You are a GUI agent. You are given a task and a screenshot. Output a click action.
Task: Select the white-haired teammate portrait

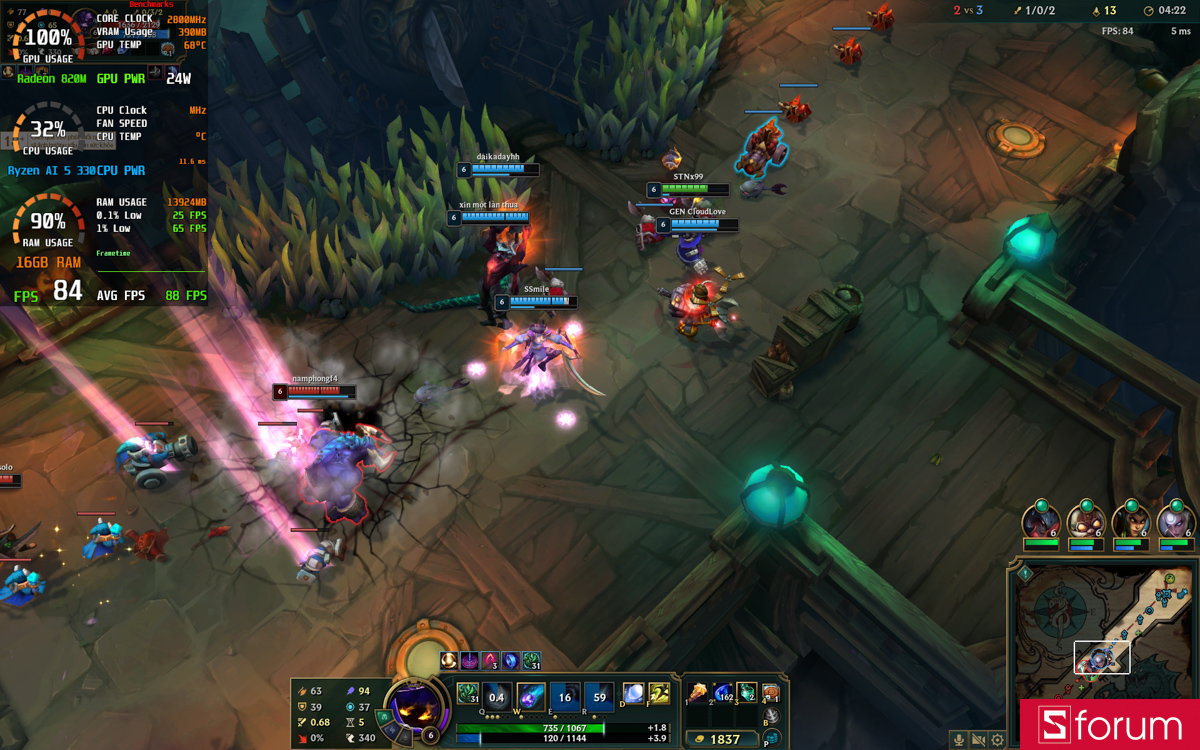[1176, 521]
